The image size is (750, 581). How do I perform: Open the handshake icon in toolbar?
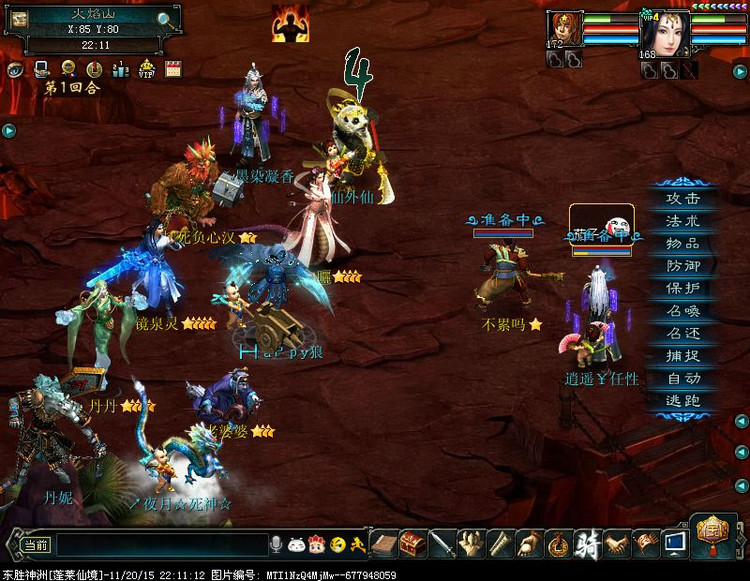coord(618,543)
